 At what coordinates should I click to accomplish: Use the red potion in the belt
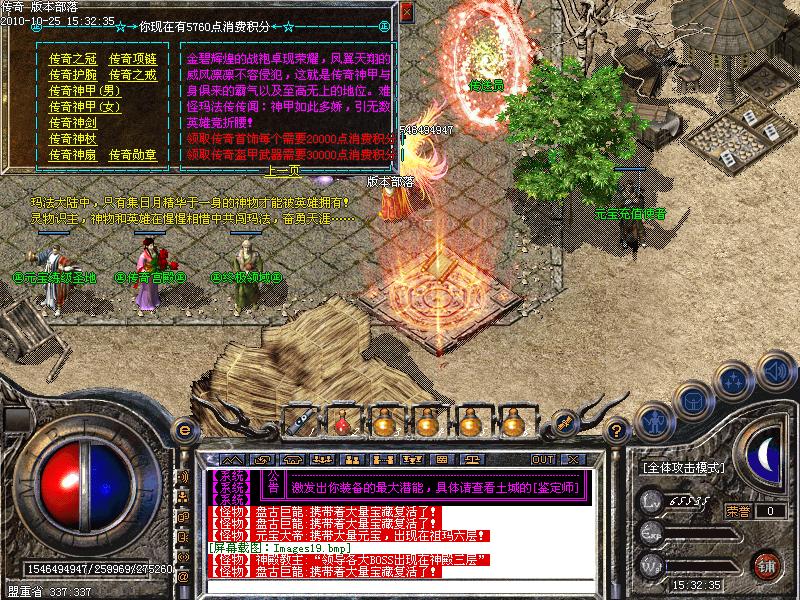[340, 423]
